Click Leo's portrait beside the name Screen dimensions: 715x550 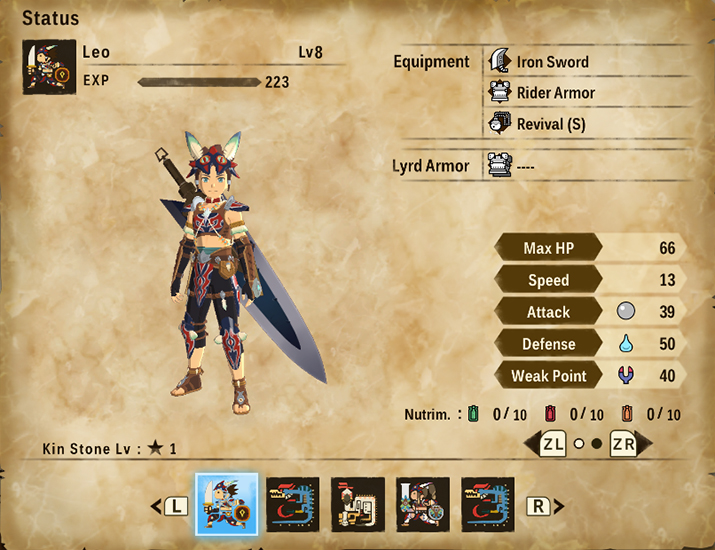[49, 67]
